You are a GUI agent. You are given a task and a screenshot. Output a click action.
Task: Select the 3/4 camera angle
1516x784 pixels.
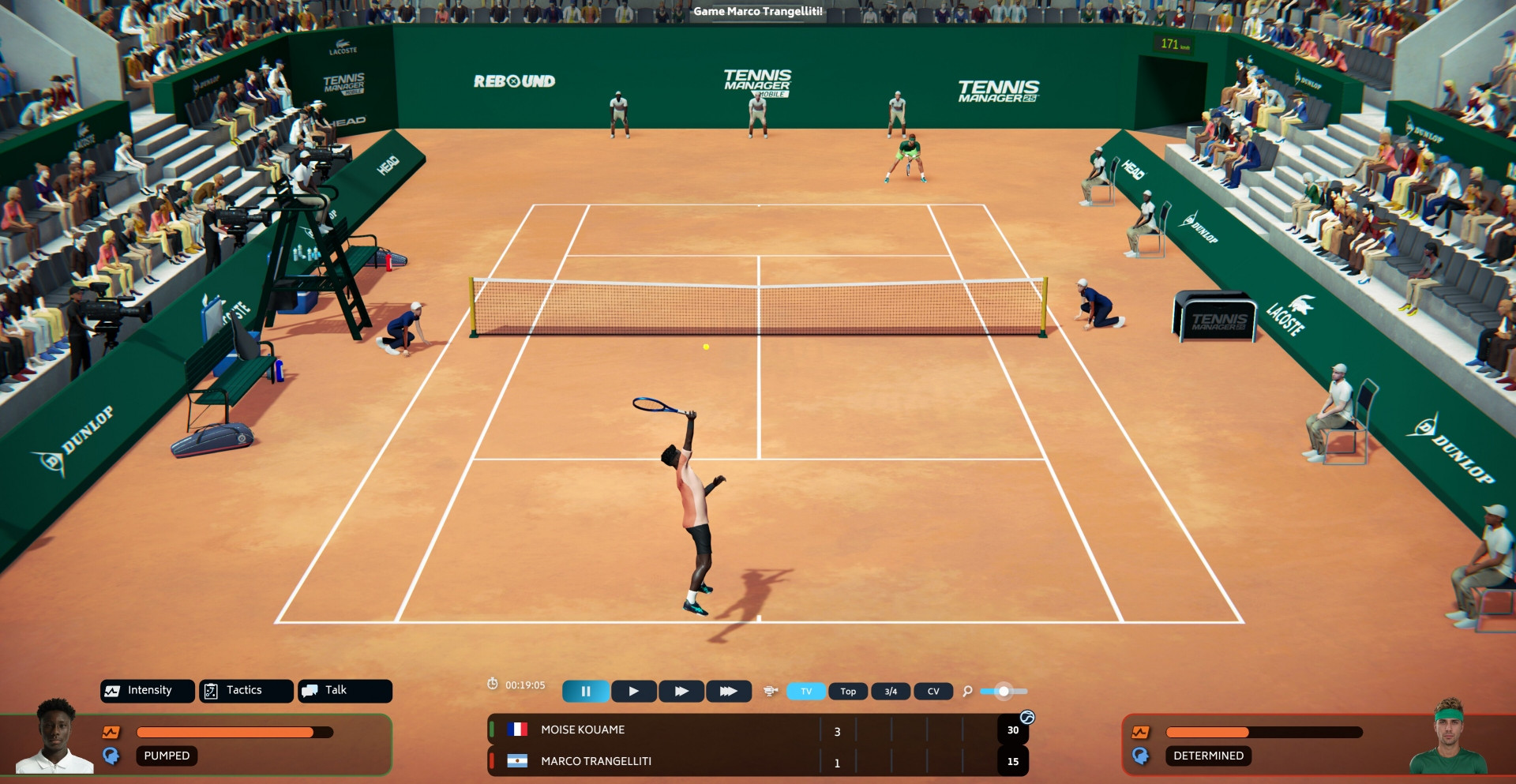[891, 692]
